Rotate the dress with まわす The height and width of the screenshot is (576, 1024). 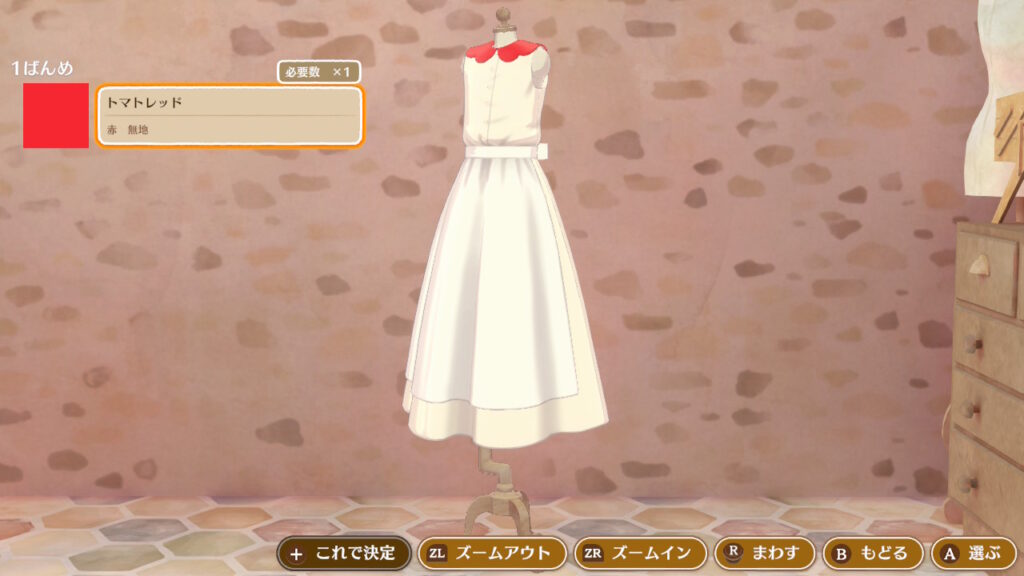[765, 553]
